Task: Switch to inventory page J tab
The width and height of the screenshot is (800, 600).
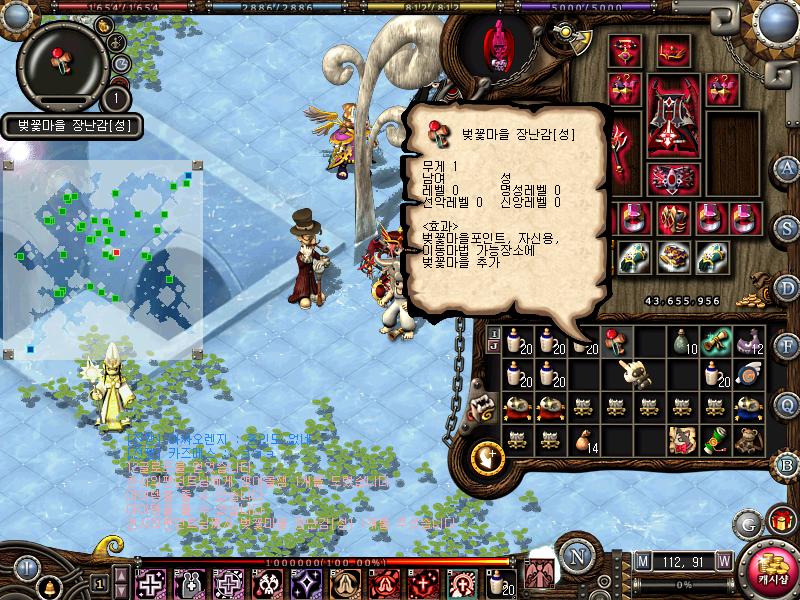Action: pyautogui.click(x=493, y=347)
